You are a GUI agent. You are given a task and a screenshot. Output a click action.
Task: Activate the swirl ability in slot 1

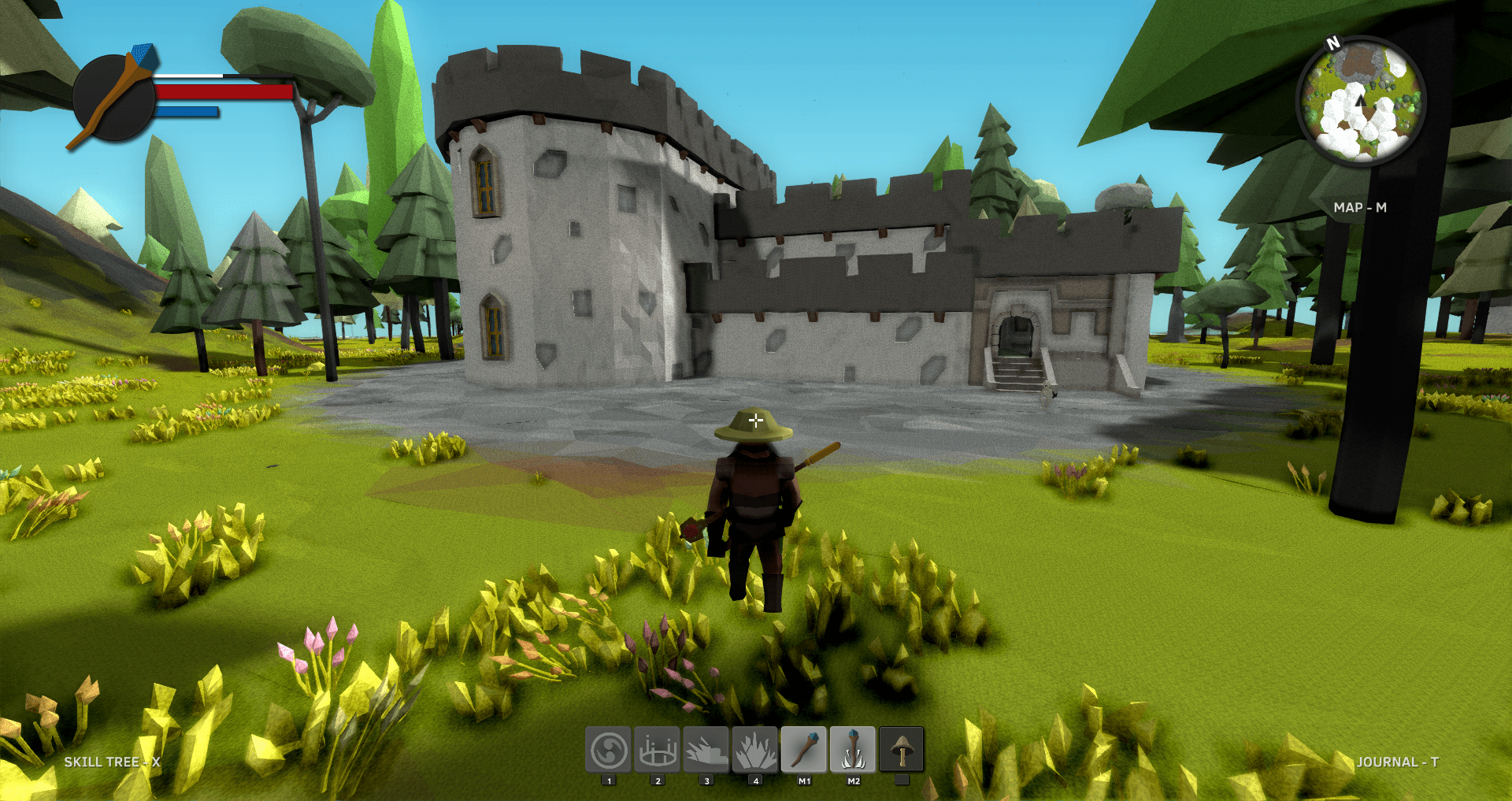[608, 749]
